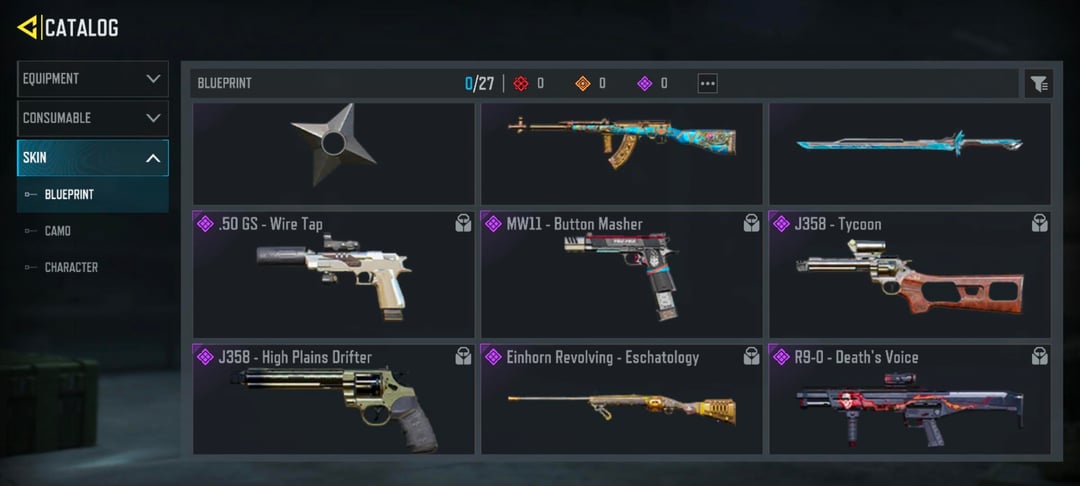Select J358 High Plains Drifter blueprint
The width and height of the screenshot is (1080, 486).
click(x=333, y=399)
